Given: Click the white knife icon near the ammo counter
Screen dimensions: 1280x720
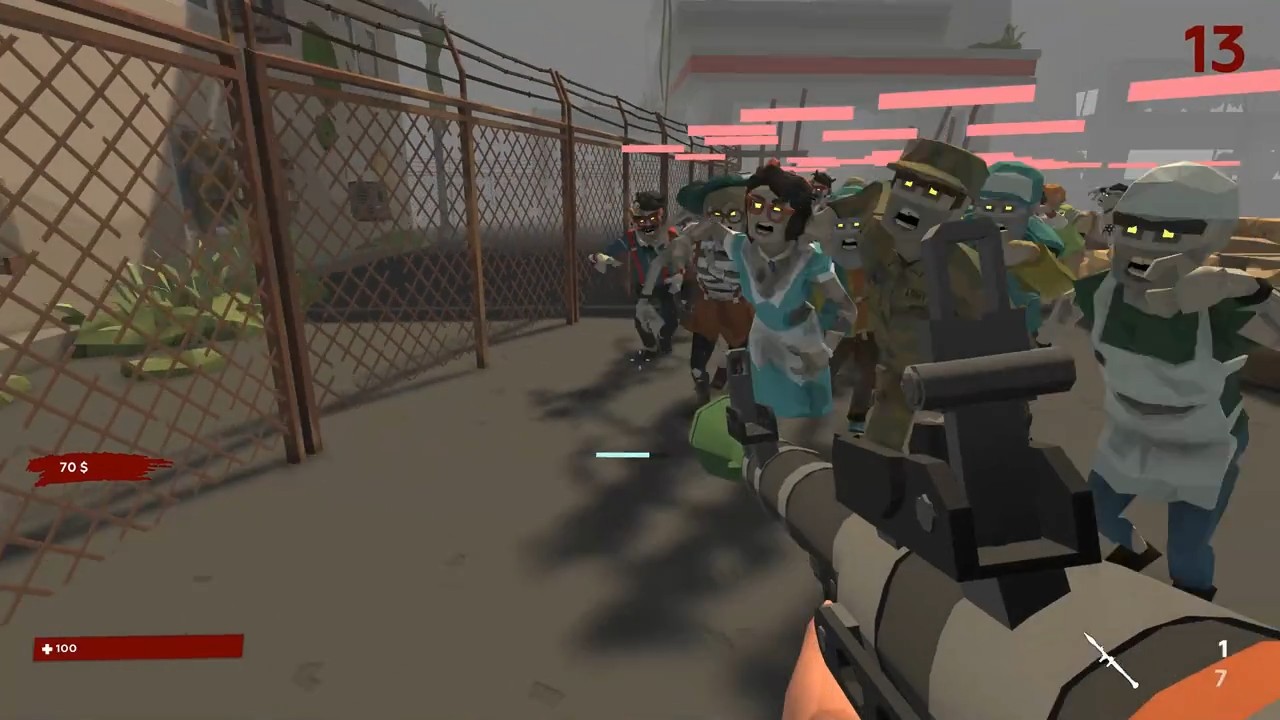Looking at the screenshot, I should pyautogui.click(x=1110, y=660).
